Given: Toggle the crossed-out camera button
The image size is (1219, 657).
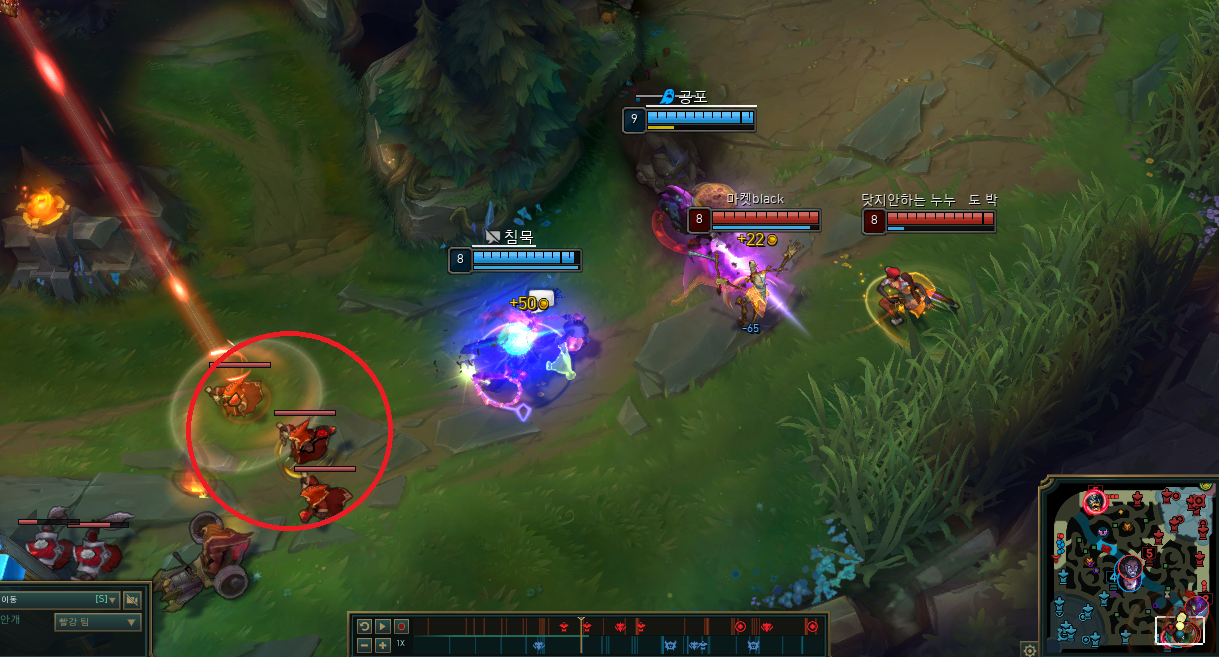Looking at the screenshot, I should point(132,600).
